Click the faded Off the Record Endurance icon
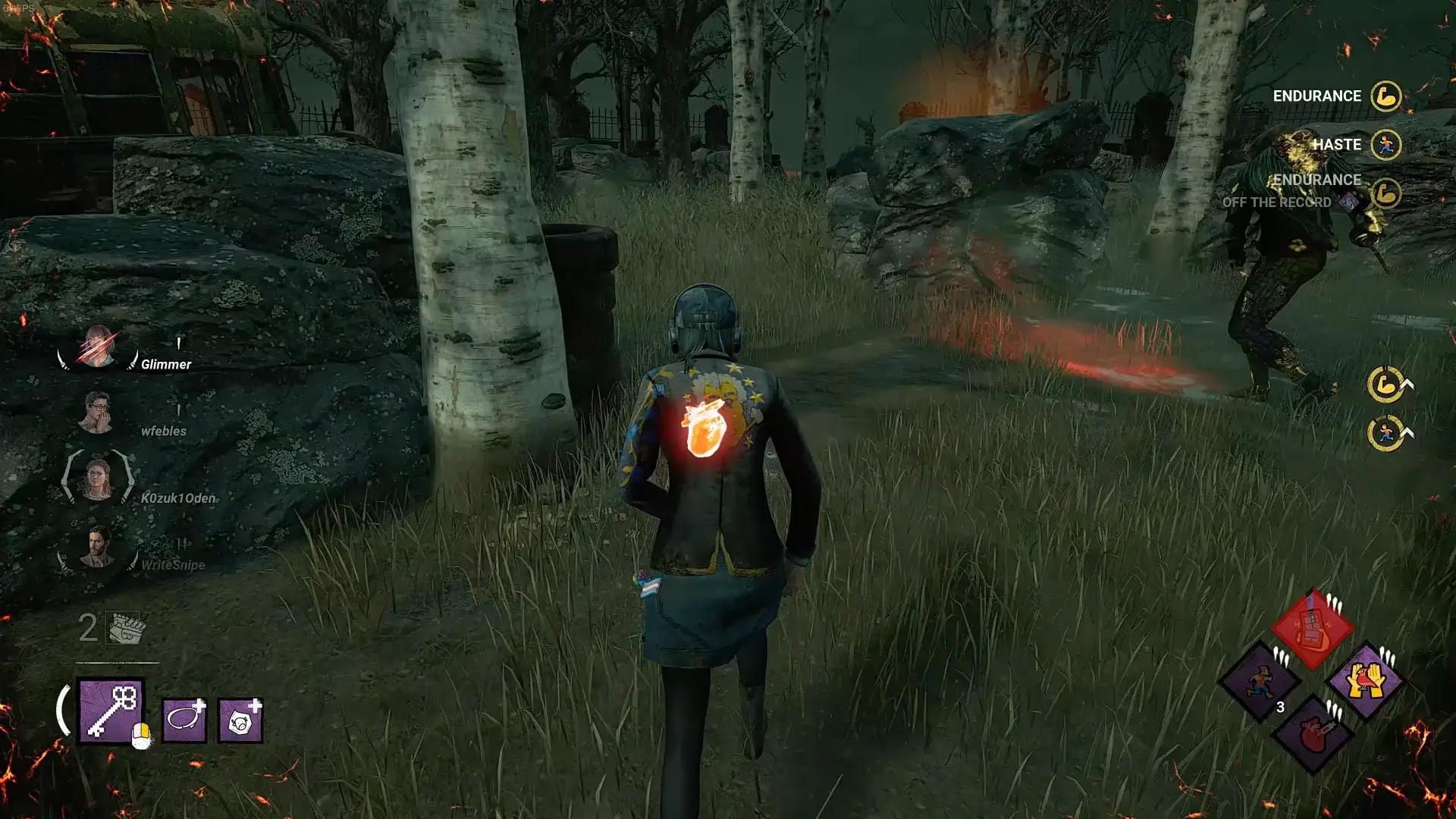Screen dimensions: 1456x819 [1385, 193]
